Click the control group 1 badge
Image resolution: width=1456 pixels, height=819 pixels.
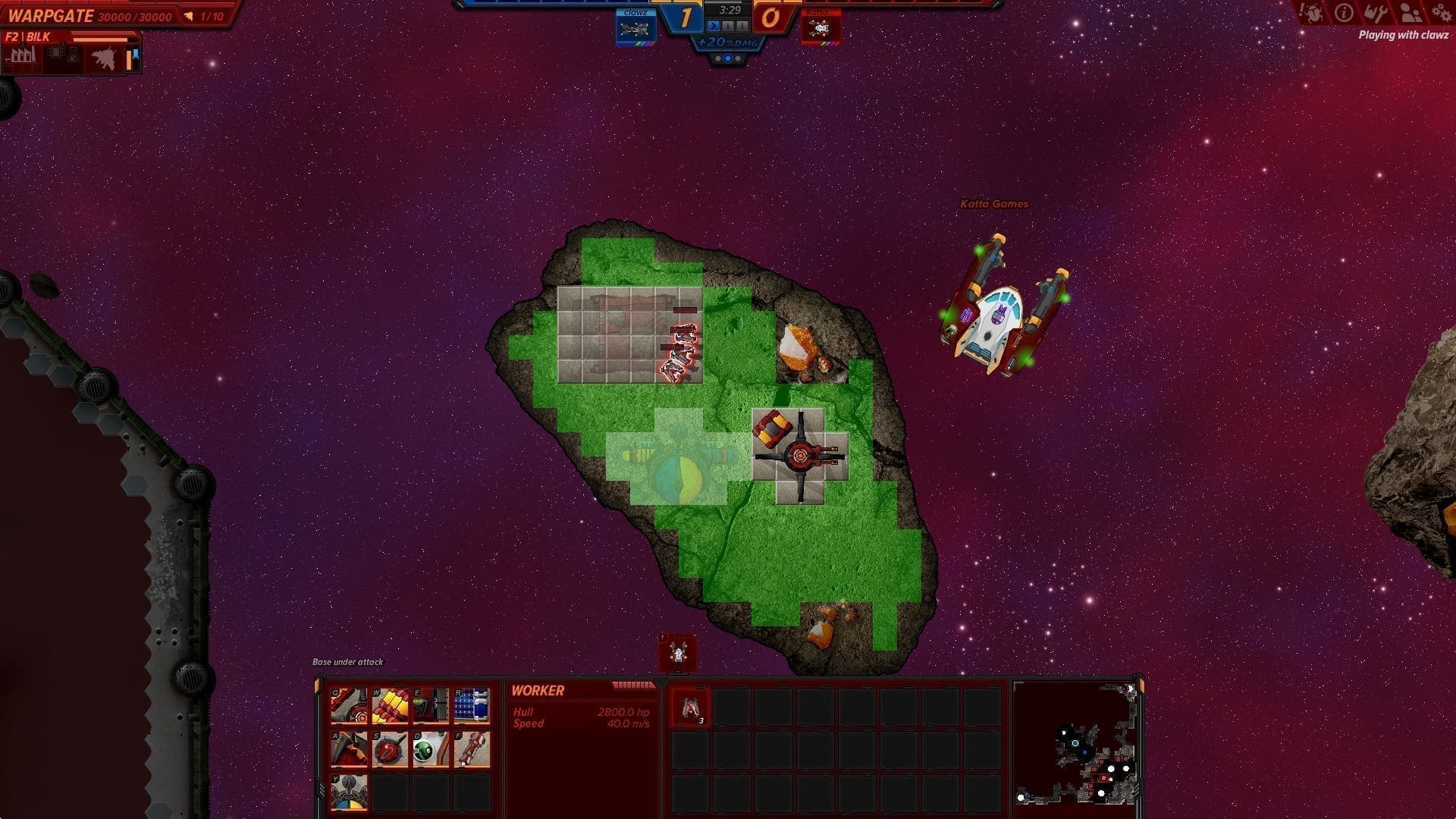[x=677, y=652]
